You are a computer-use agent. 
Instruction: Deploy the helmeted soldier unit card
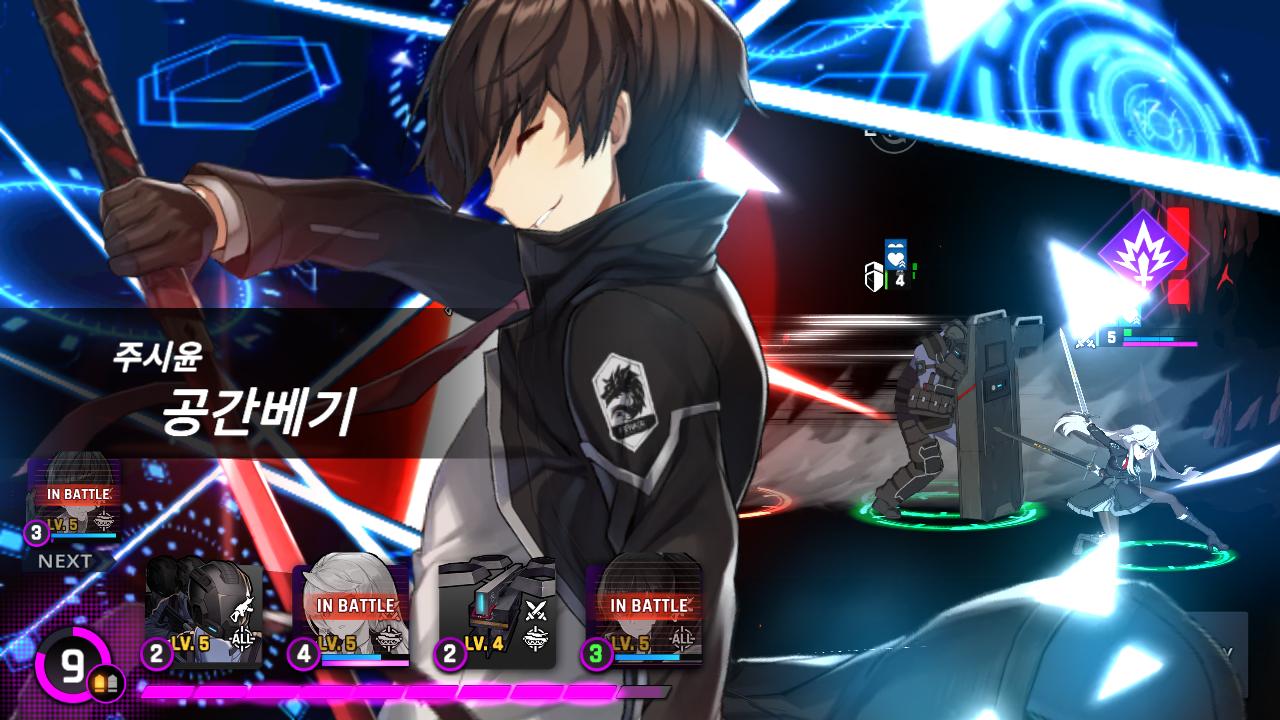(204, 614)
